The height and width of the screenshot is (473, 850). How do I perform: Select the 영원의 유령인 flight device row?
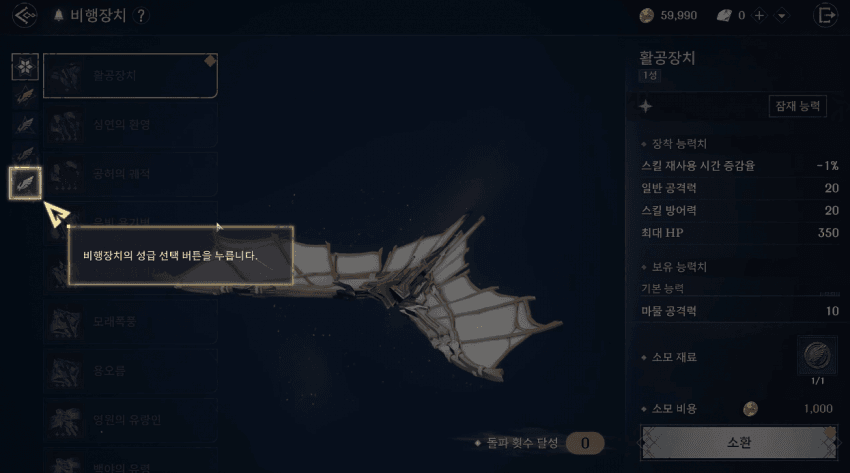(x=131, y=420)
